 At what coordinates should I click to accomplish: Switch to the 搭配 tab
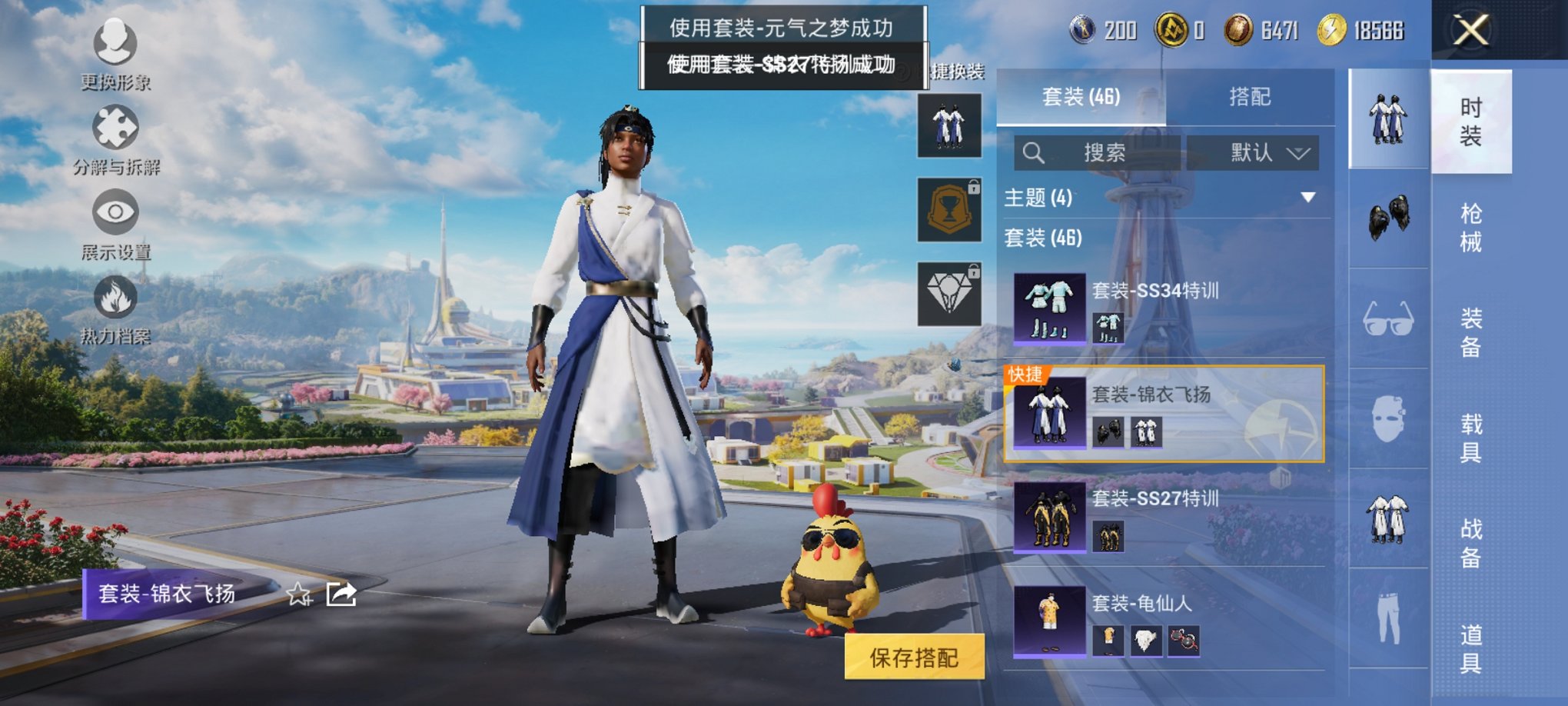[x=1249, y=97]
